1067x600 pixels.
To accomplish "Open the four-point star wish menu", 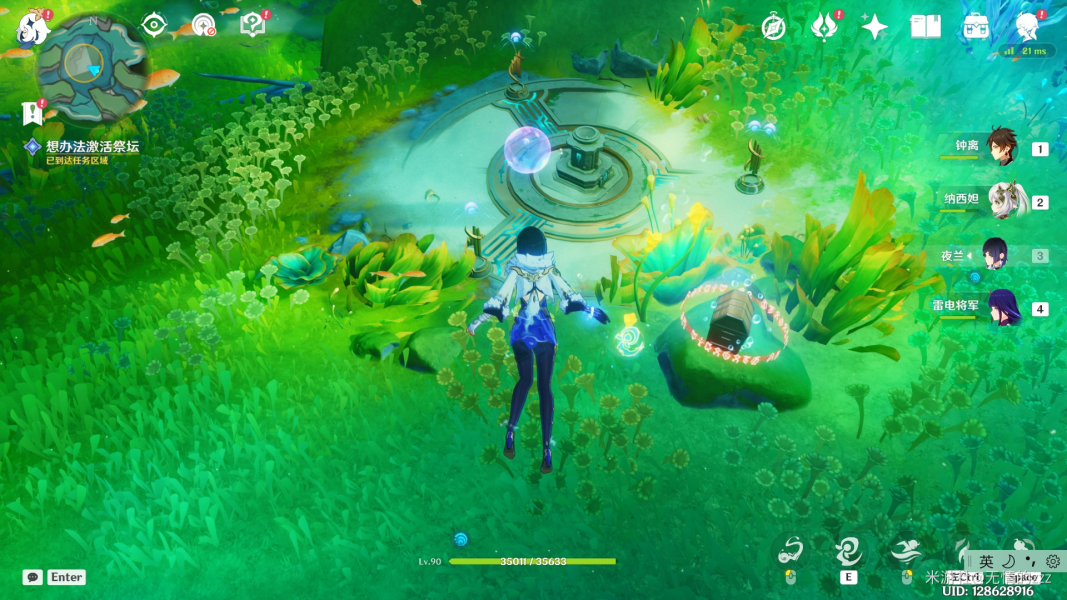I will point(874,27).
